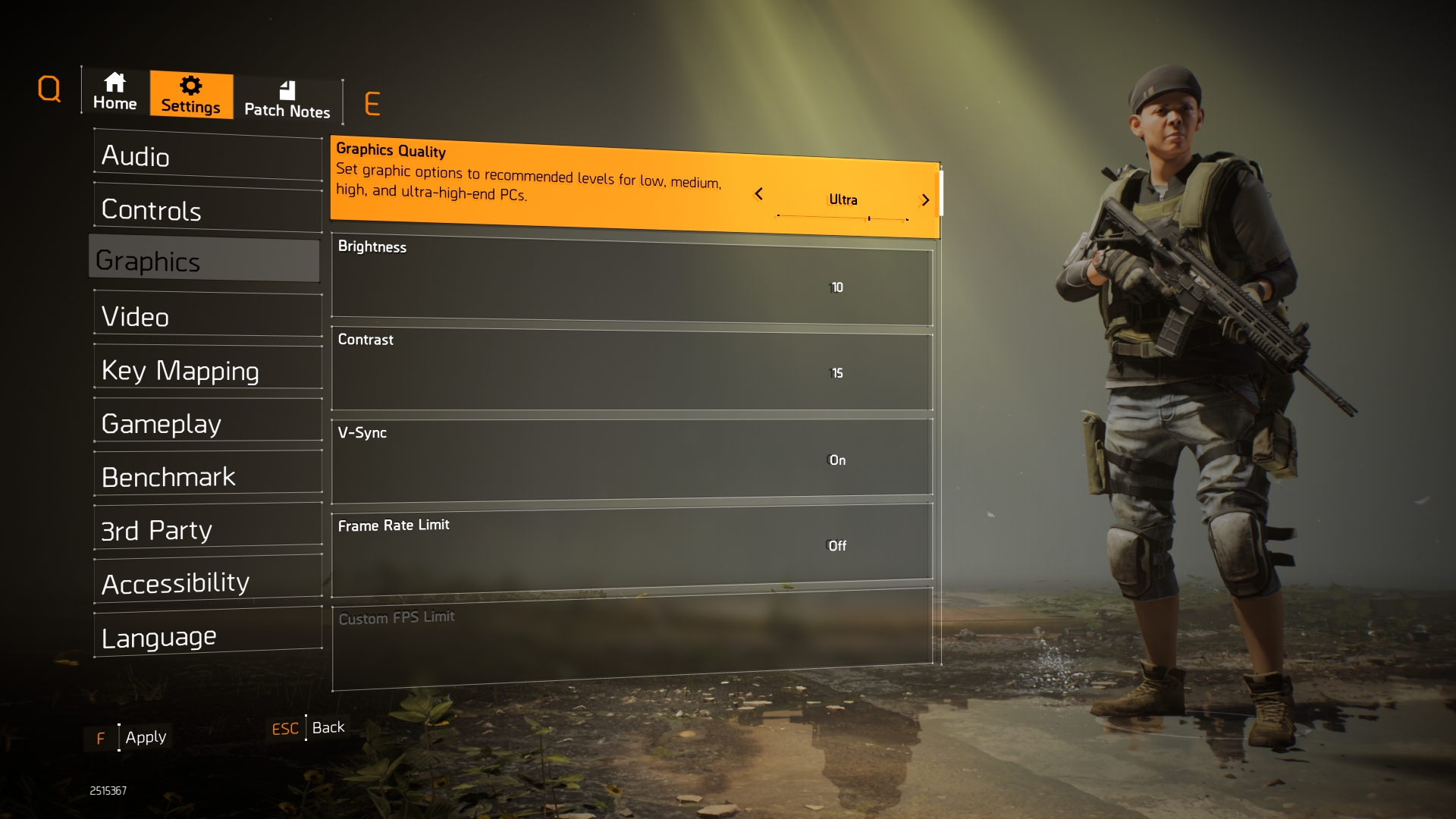The width and height of the screenshot is (1456, 819).
Task: Select the Brightness setting row
Action: click(x=631, y=279)
